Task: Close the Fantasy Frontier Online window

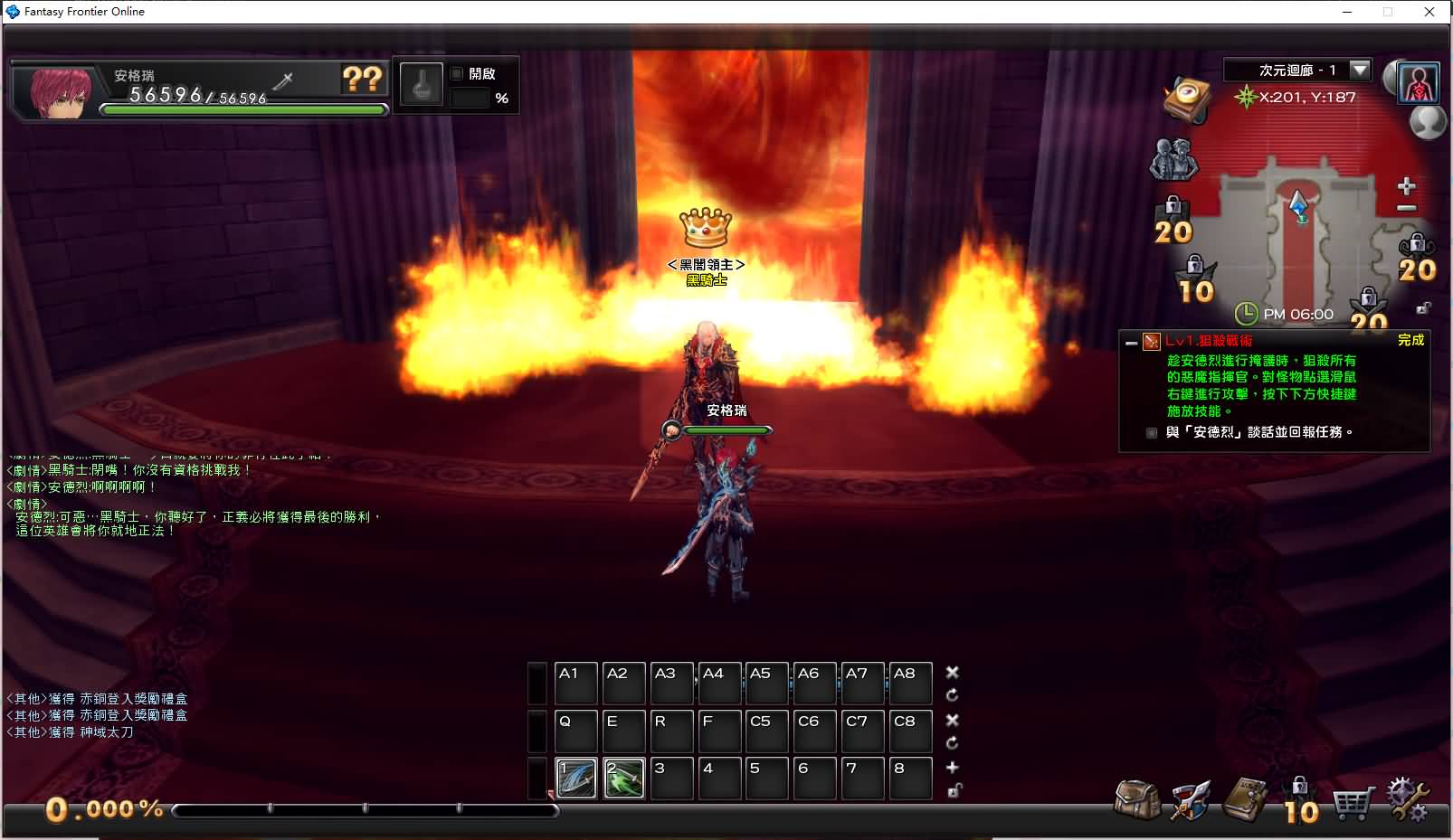Action: click(1429, 12)
